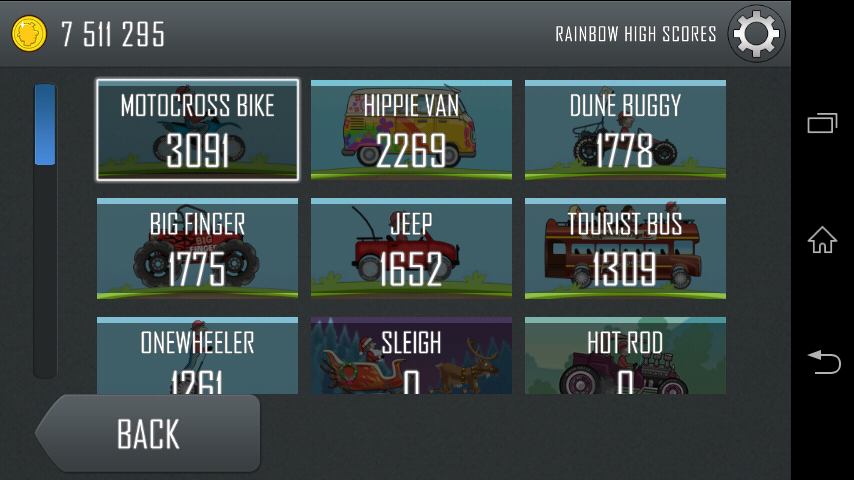854x480 pixels.
Task: Tap the gold coin icon
Action: pos(29,34)
